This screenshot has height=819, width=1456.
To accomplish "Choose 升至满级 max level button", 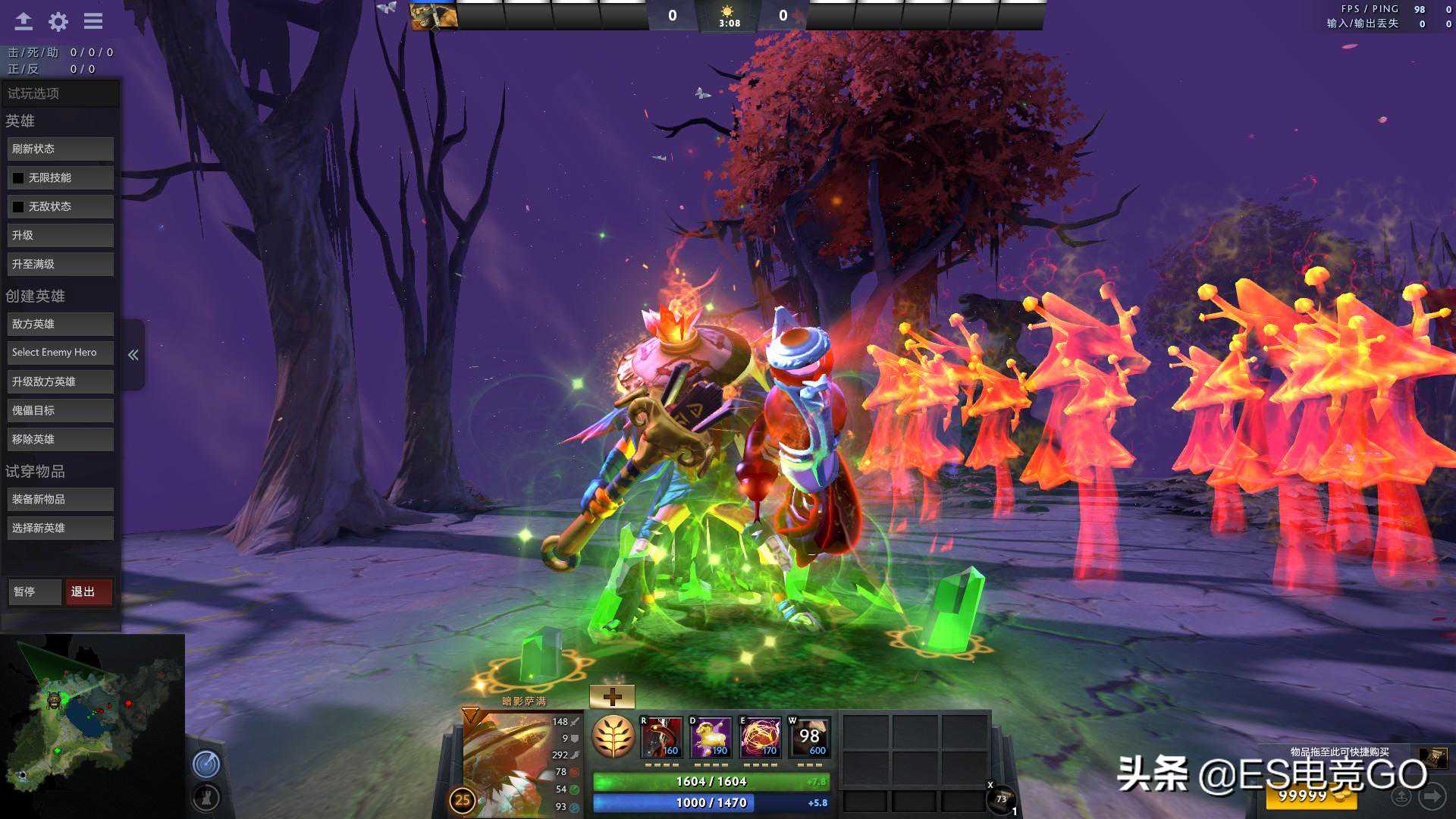I will click(x=61, y=265).
